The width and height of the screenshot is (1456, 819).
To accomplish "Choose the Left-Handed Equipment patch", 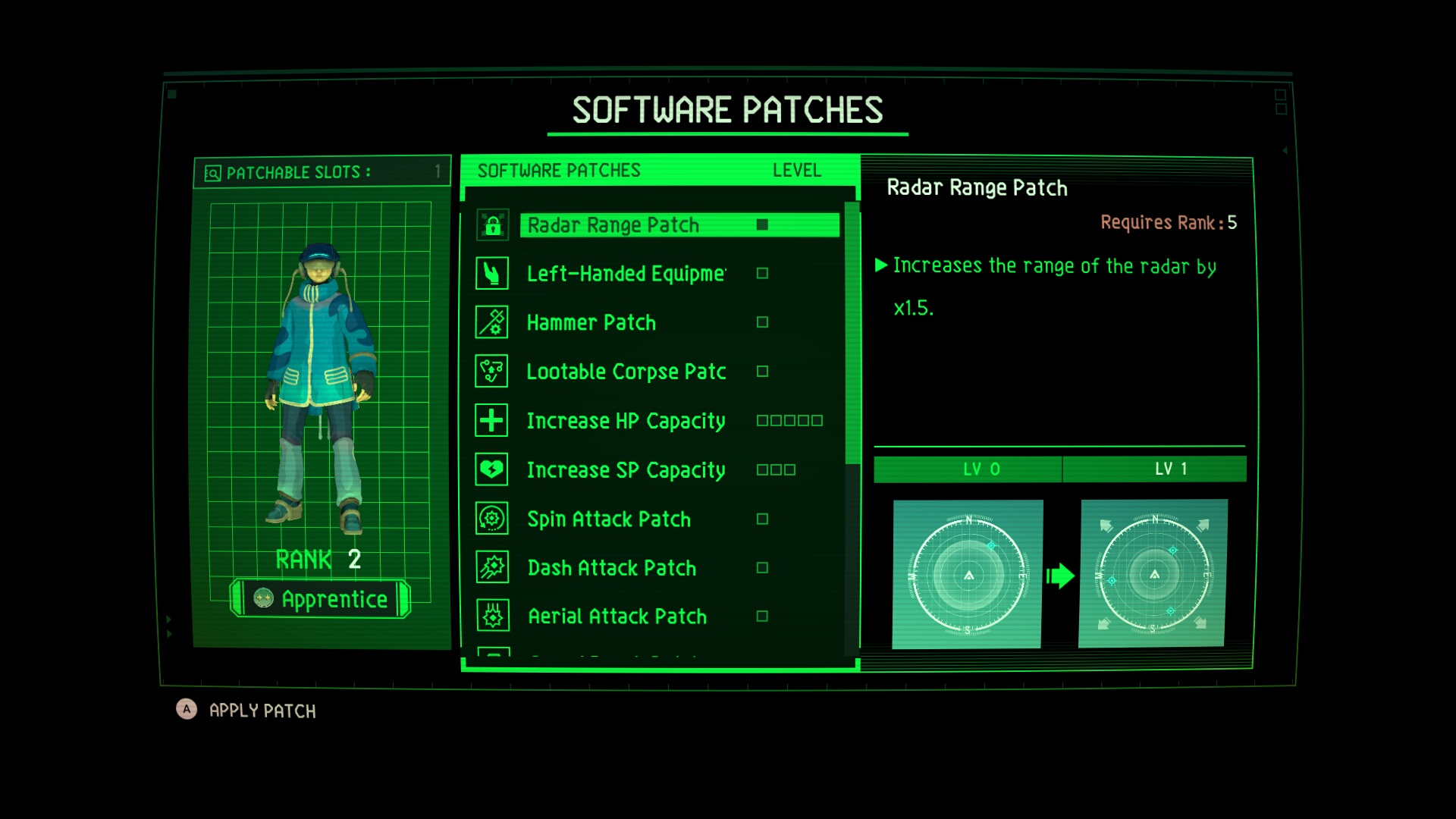I will point(626,274).
